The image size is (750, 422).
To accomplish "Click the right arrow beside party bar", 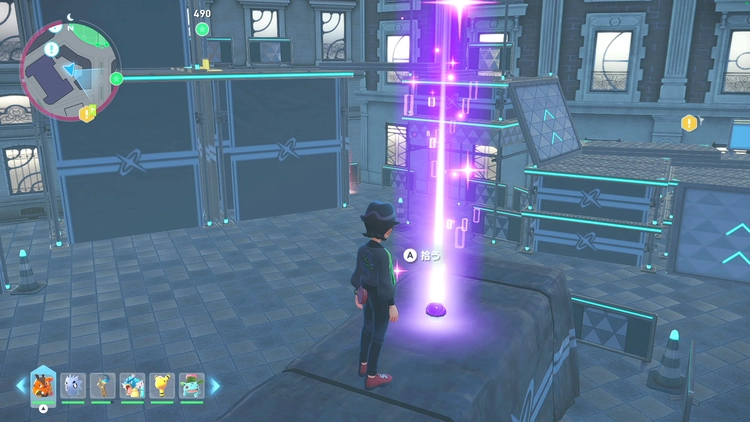I will point(214,386).
